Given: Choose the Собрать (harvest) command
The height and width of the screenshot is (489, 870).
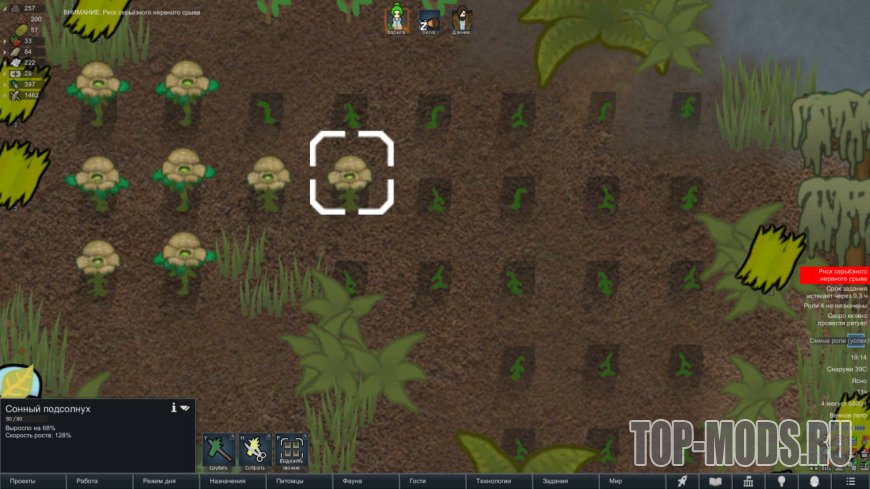Looking at the screenshot, I should click(255, 450).
